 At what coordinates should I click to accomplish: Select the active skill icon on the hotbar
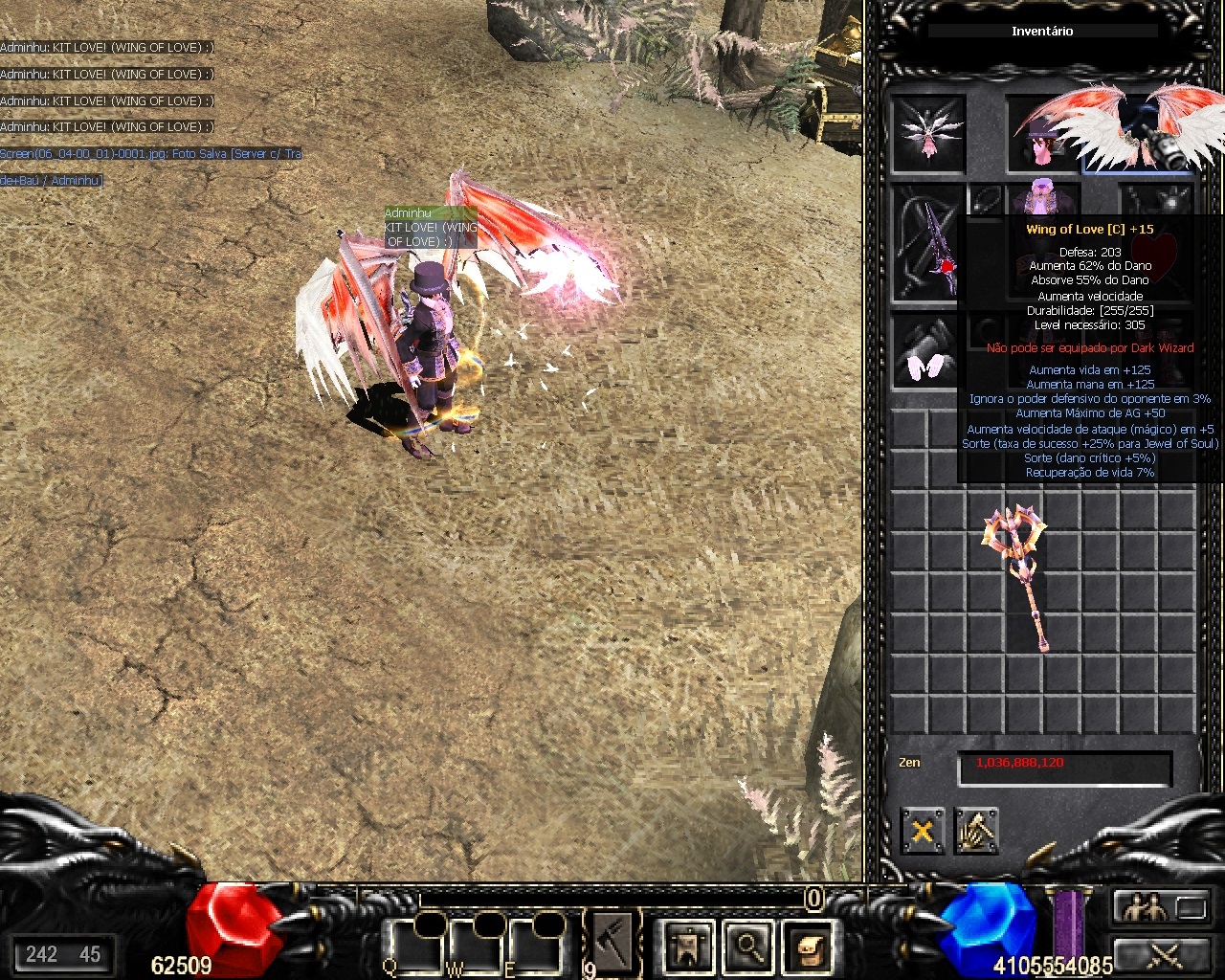tap(612, 943)
